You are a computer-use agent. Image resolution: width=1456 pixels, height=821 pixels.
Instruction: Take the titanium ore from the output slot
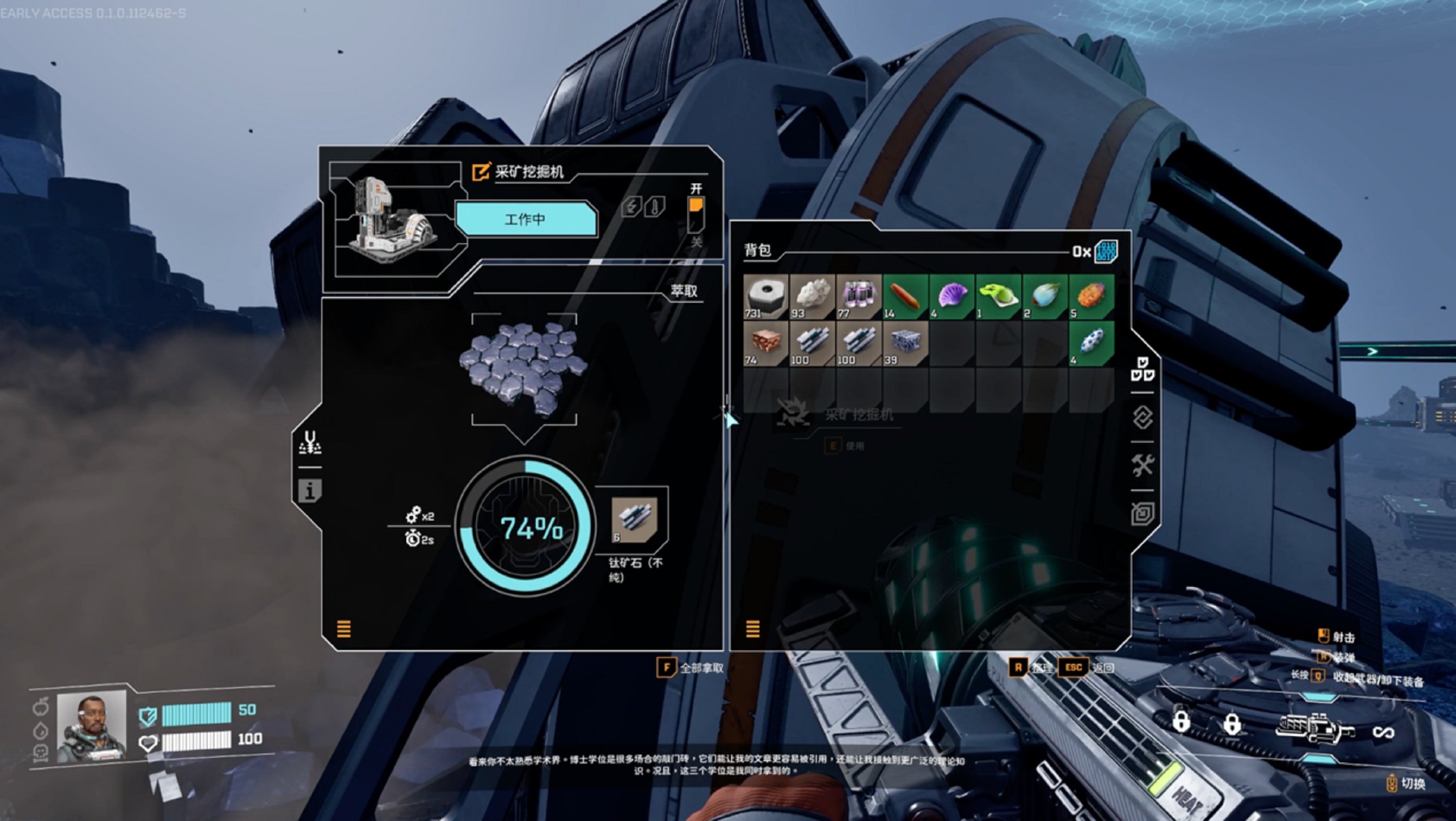coord(634,520)
